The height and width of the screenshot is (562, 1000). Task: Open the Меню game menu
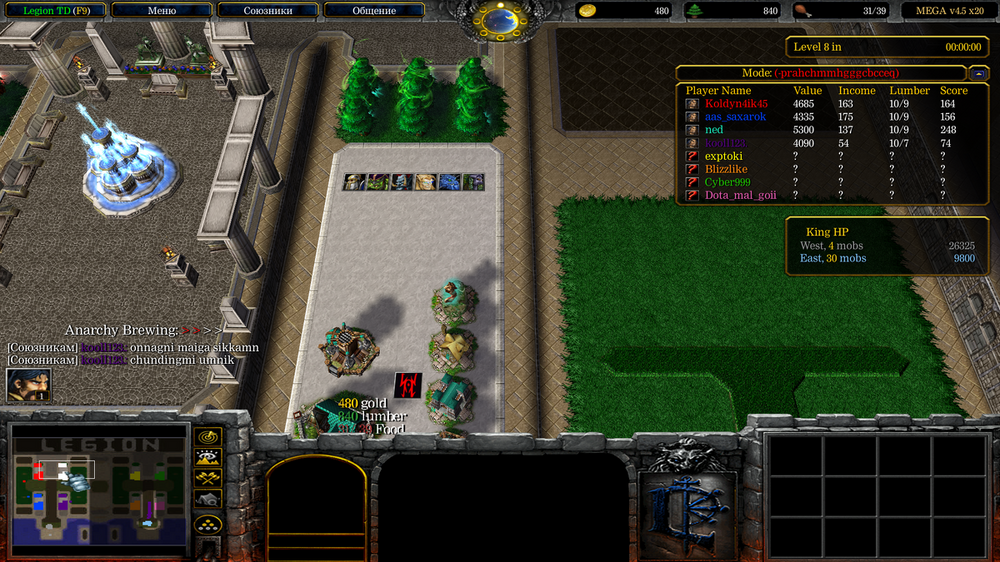click(161, 11)
